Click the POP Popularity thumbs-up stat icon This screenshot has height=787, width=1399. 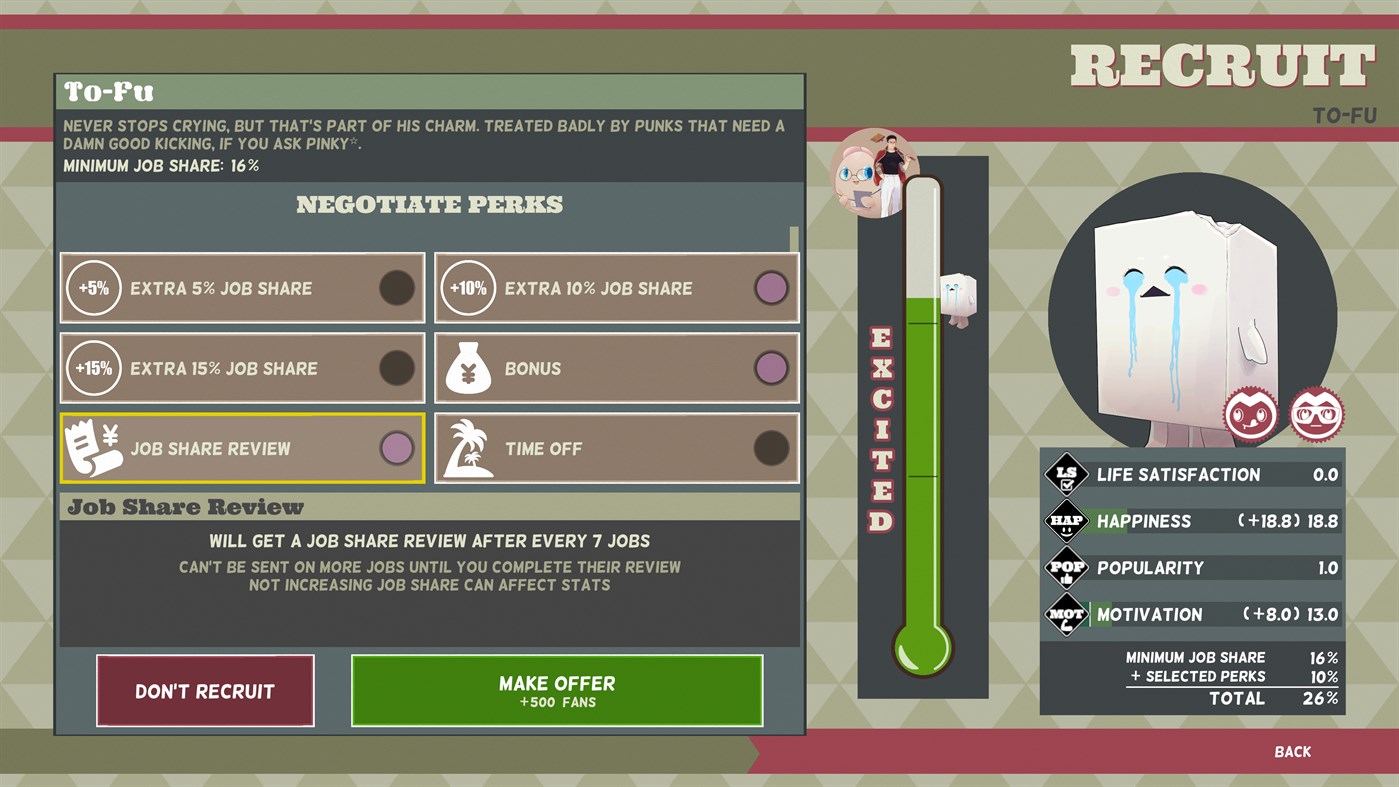[1065, 567]
